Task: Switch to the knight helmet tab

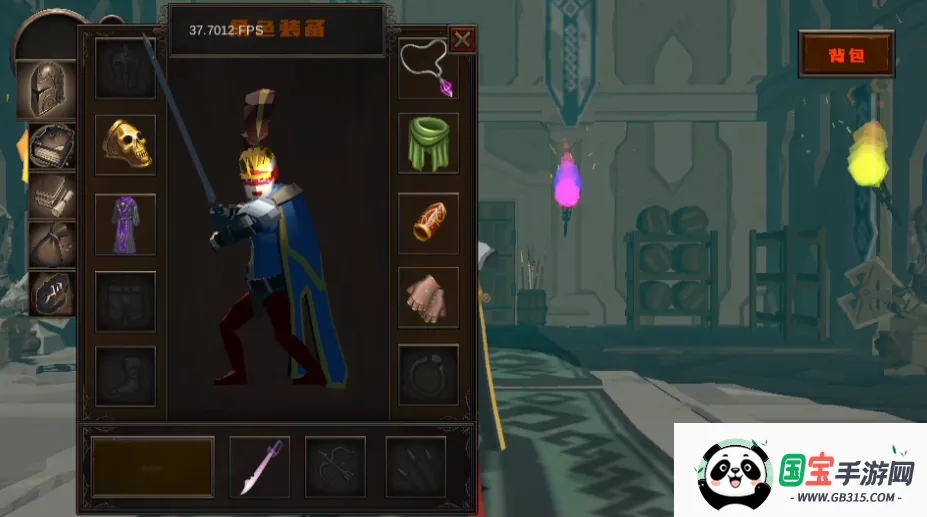Action: (x=46, y=91)
